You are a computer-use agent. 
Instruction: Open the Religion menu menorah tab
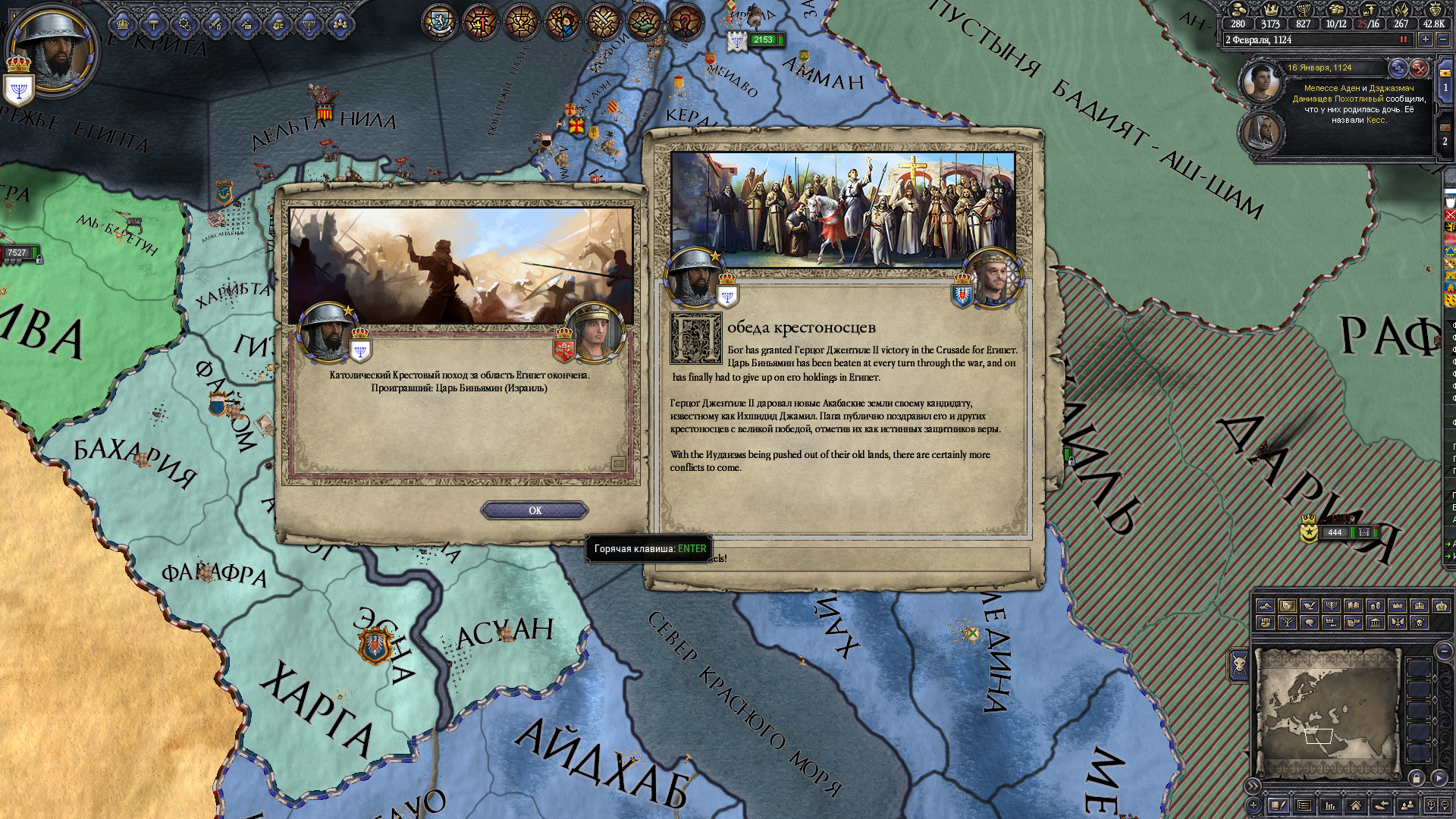point(309,25)
